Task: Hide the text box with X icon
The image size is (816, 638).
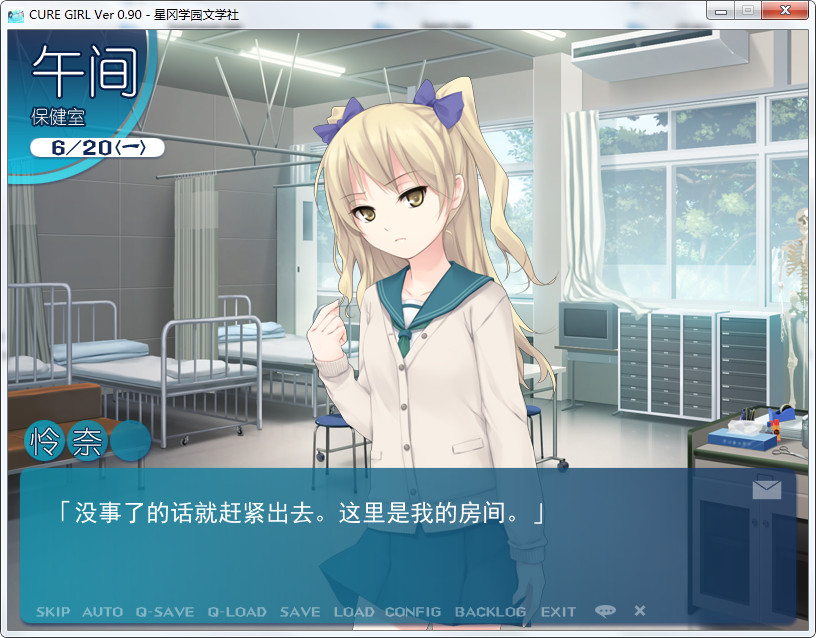Action: pyautogui.click(x=640, y=611)
